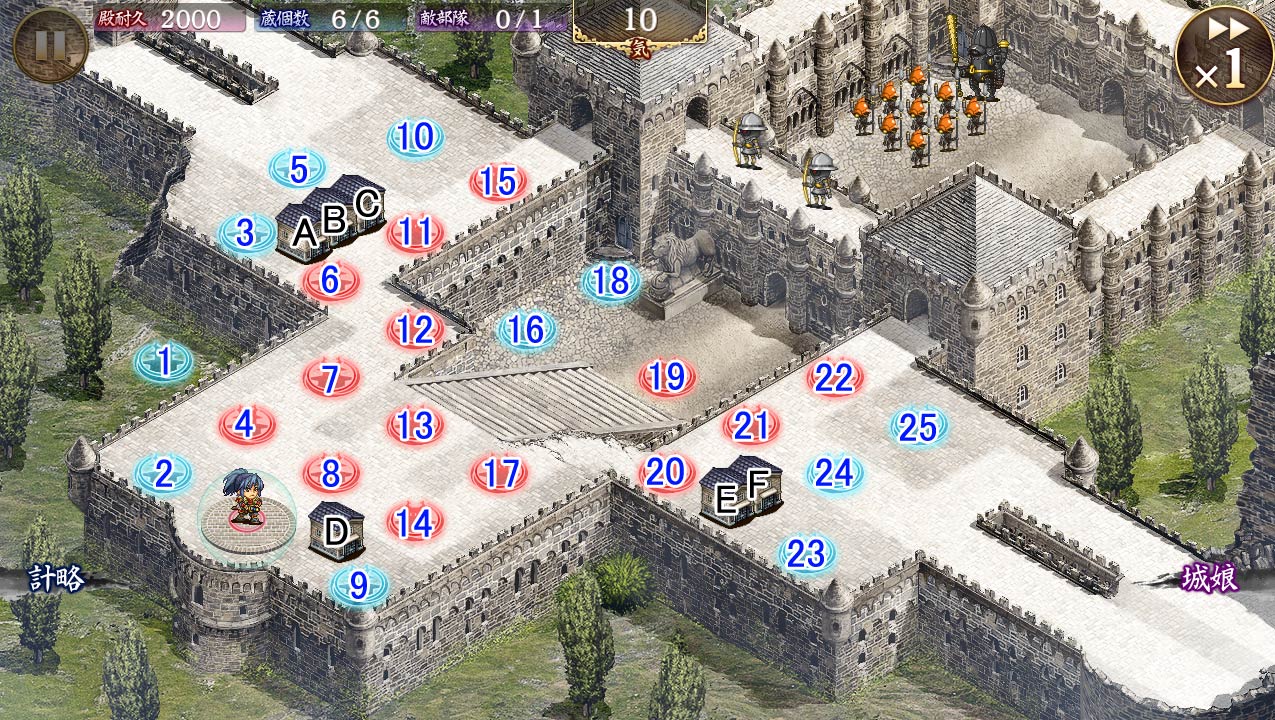The height and width of the screenshot is (720, 1275).
Task: Select red deployment tile 22
Action: (834, 377)
